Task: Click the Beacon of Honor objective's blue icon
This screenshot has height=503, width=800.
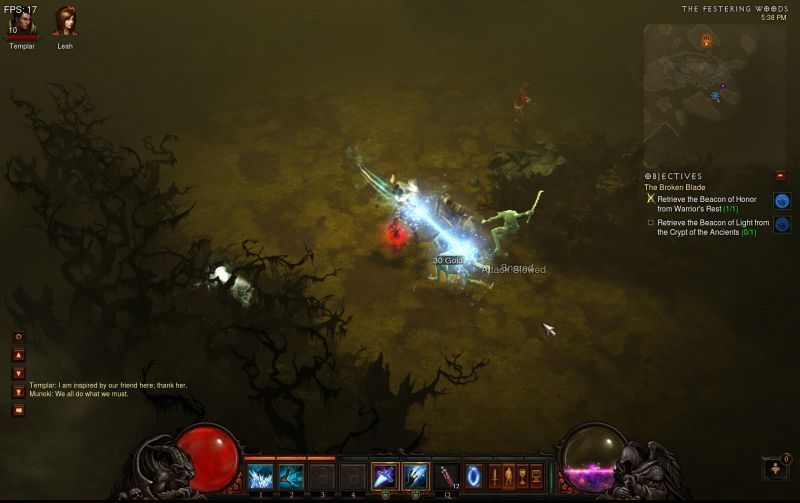Action: 781,200
